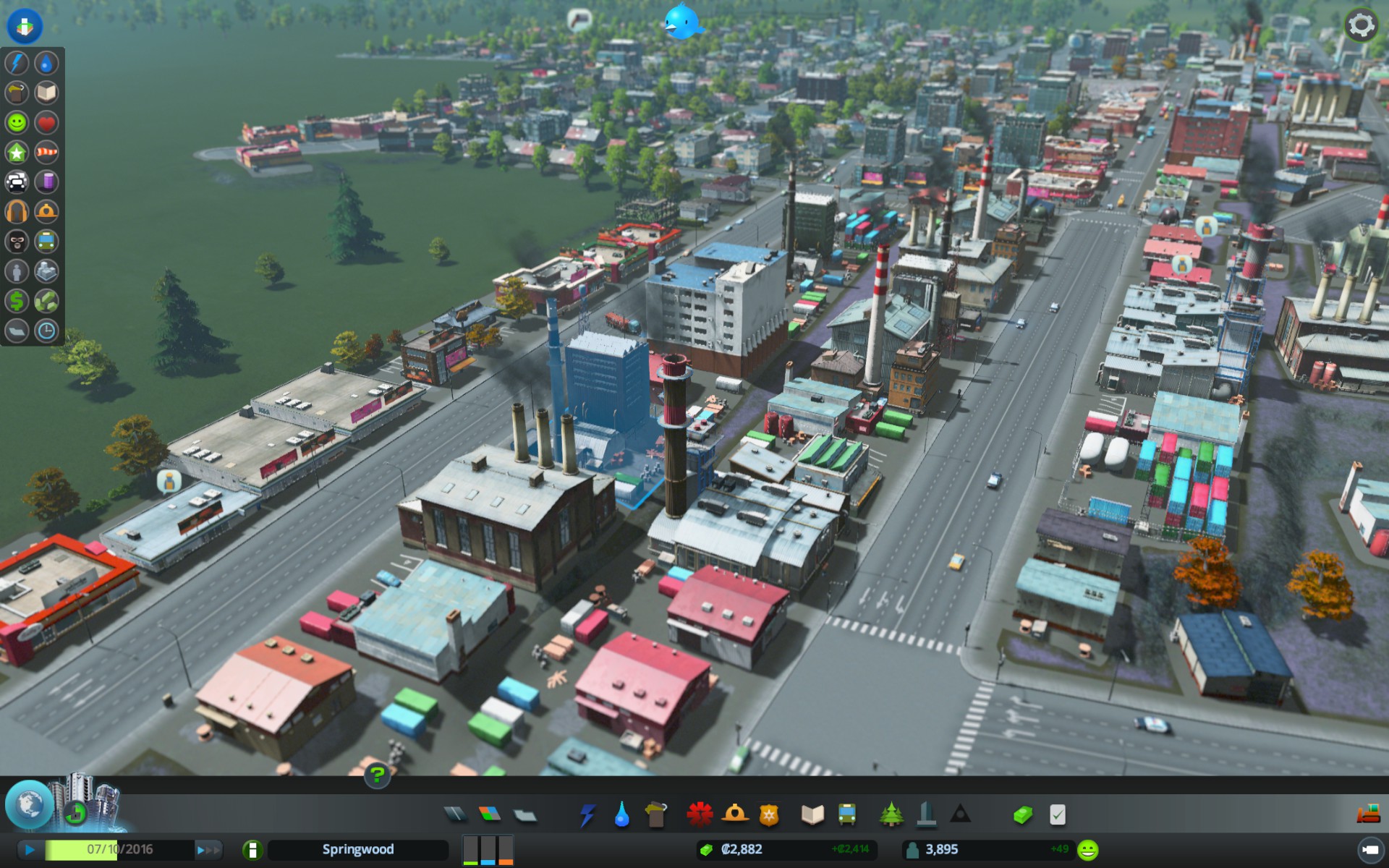Show the noise pollution headphones view
Viewport: 1389px width, 868px height.
point(17,211)
